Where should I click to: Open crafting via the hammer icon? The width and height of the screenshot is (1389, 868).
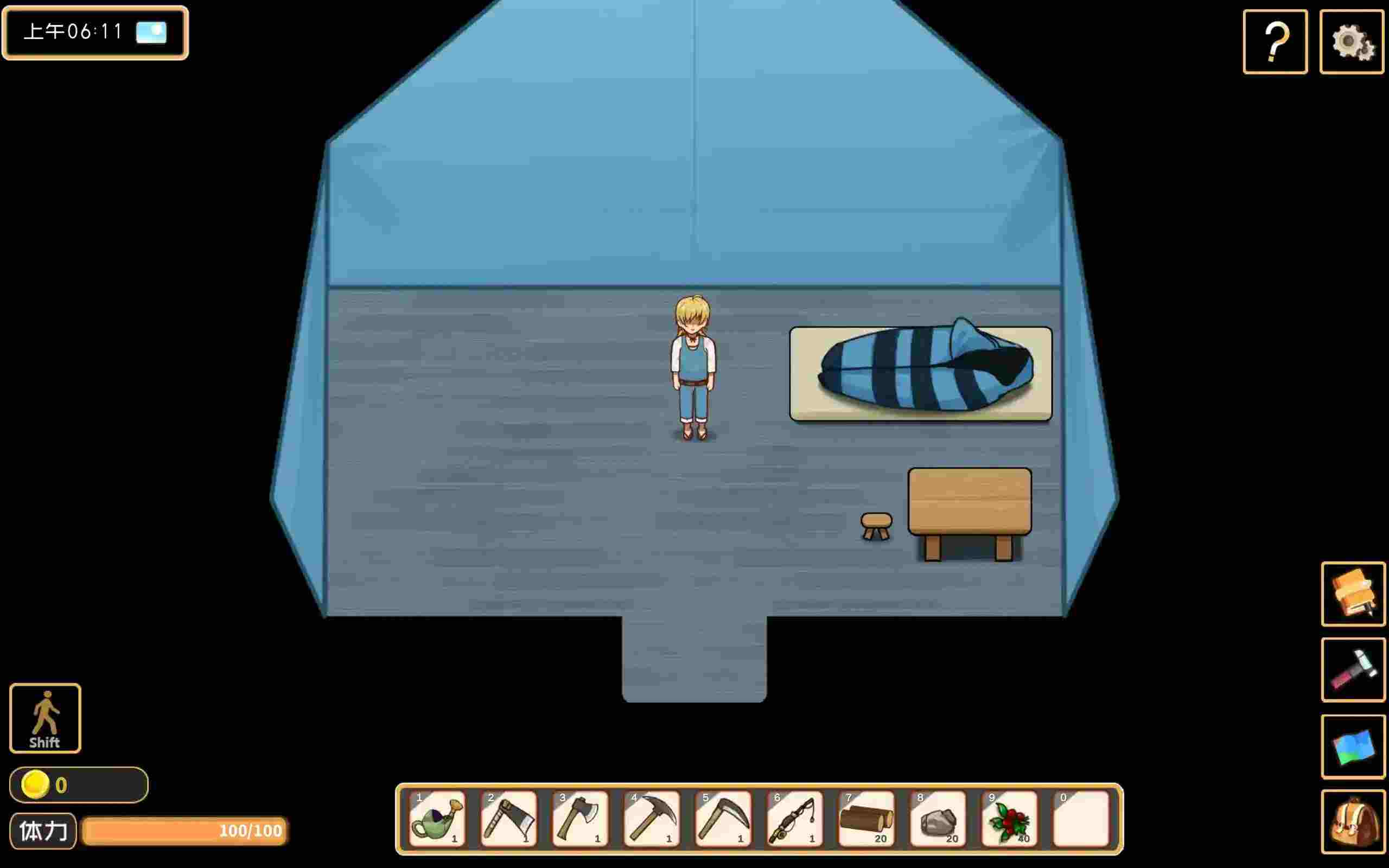pyautogui.click(x=1353, y=671)
